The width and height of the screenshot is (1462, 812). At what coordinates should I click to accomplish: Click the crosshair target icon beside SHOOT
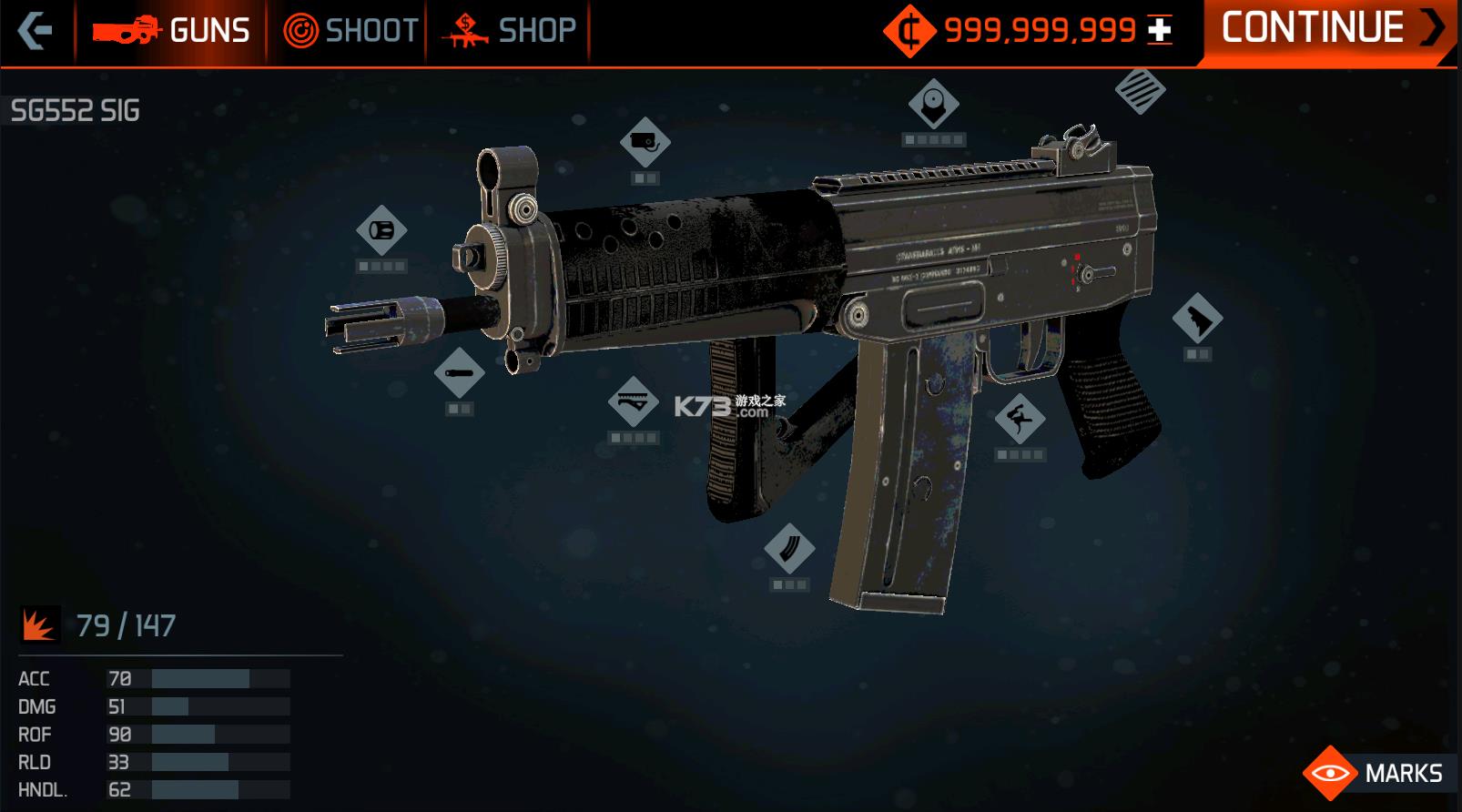tap(300, 29)
